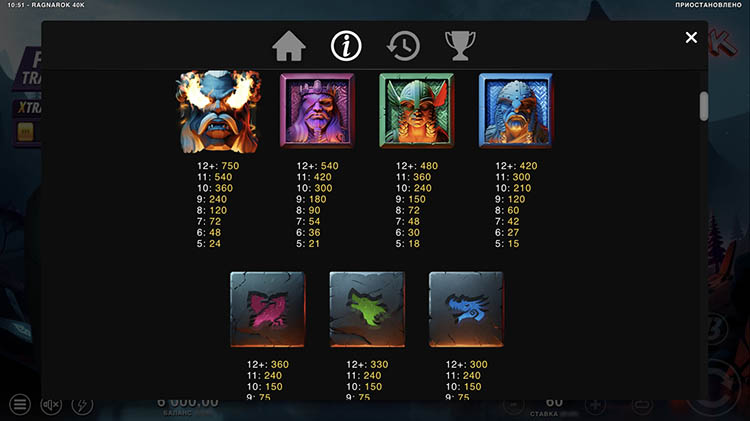This screenshot has height=421, width=750.
Task: Open the home tab with the house icon
Action: [288, 45]
